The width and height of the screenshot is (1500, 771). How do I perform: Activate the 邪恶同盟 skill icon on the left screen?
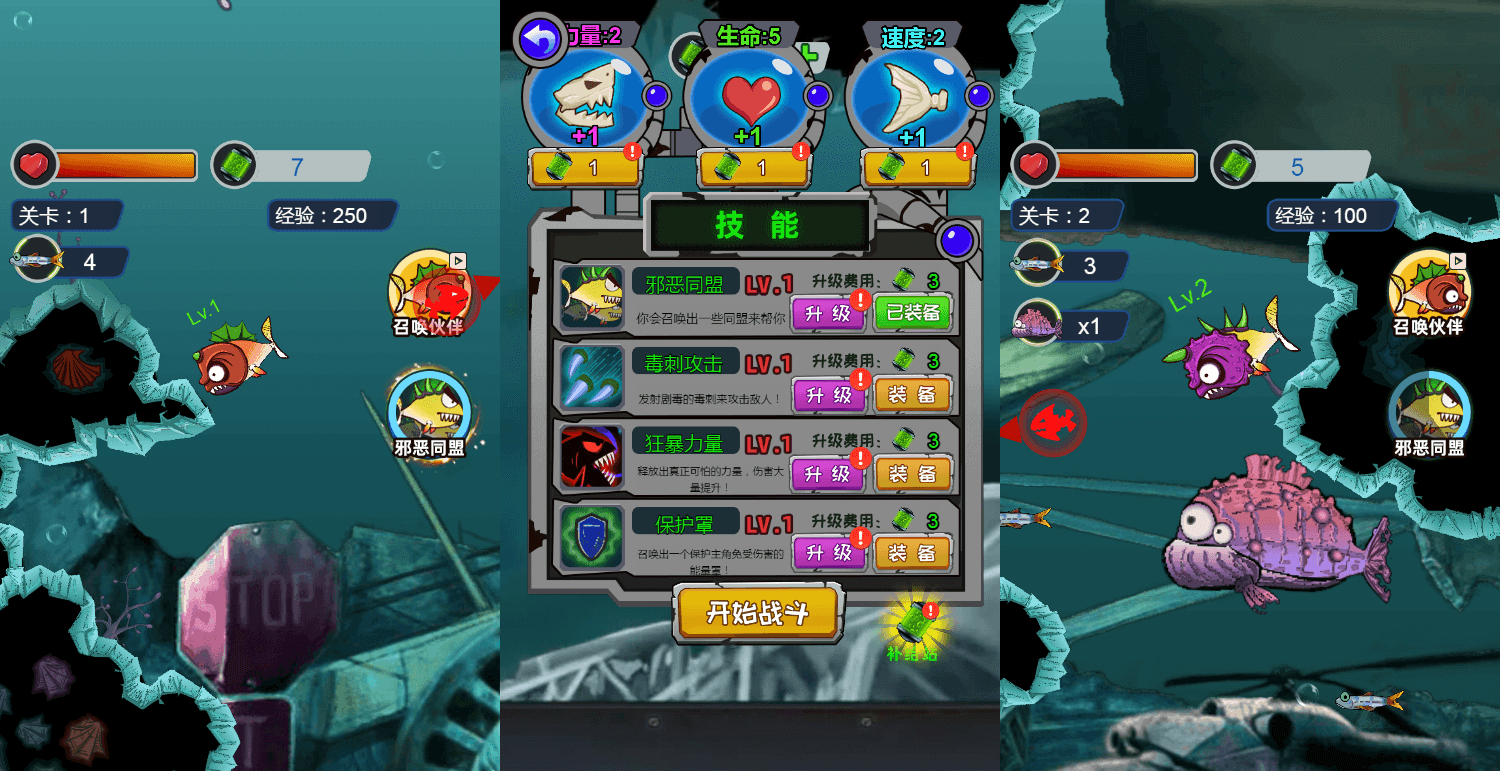coord(430,410)
